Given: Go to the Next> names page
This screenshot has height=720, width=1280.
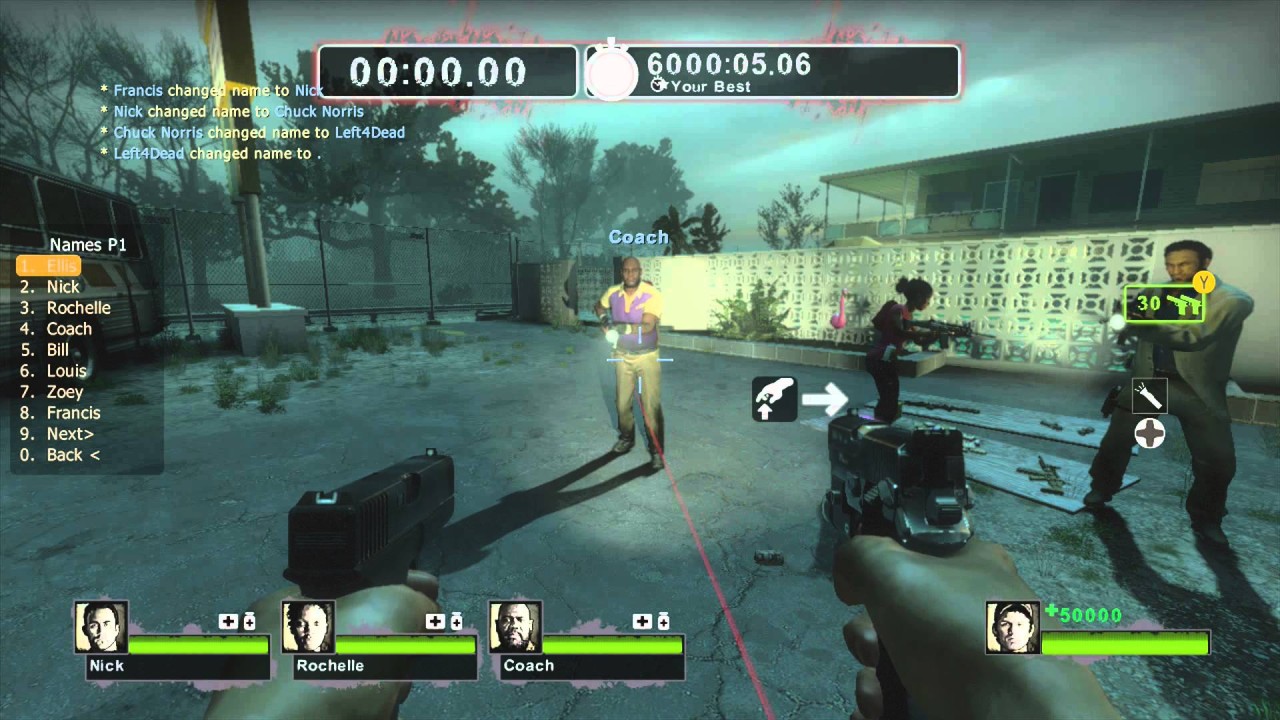Looking at the screenshot, I should pos(70,434).
